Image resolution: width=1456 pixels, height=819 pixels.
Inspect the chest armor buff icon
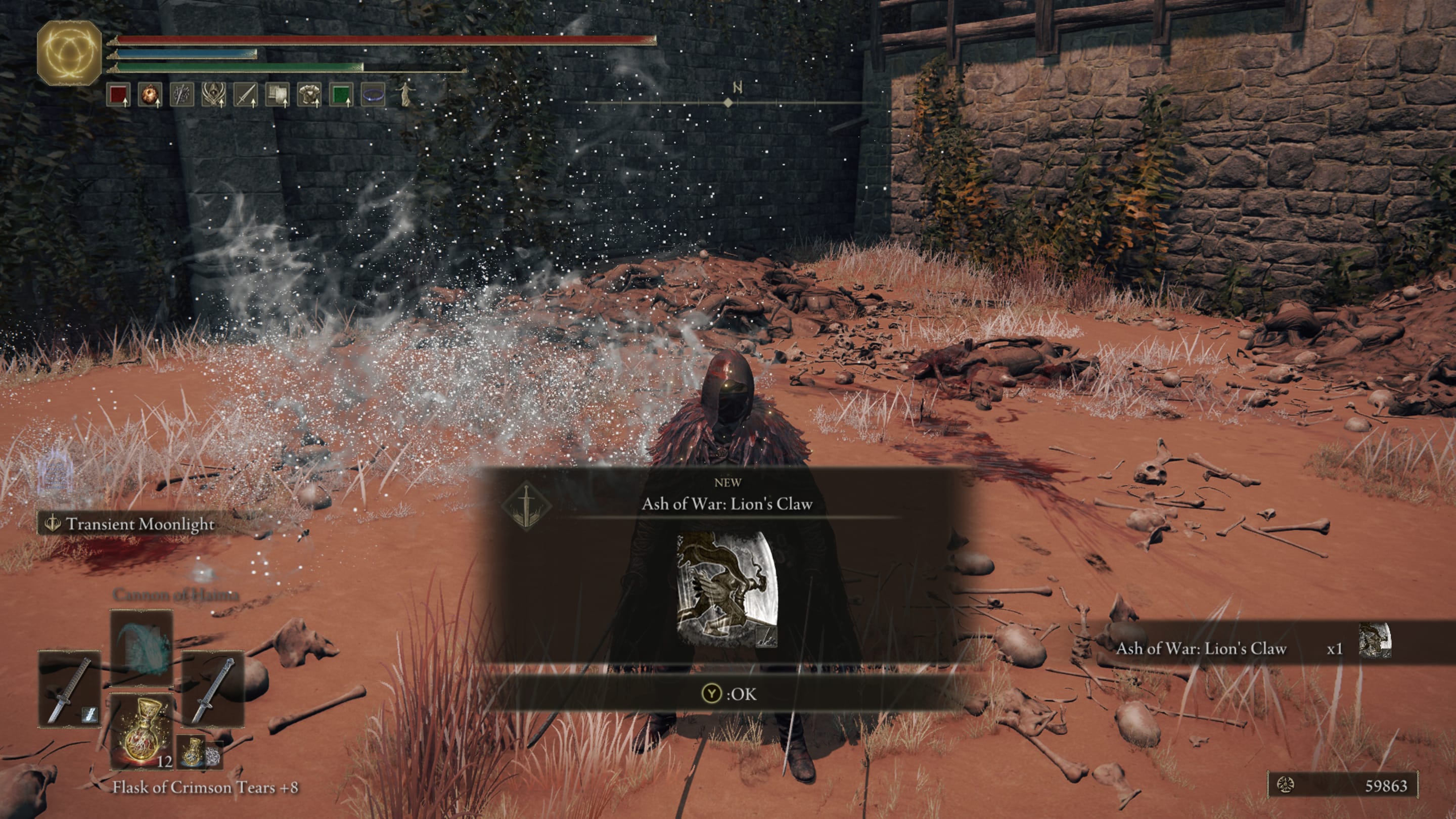[x=309, y=95]
